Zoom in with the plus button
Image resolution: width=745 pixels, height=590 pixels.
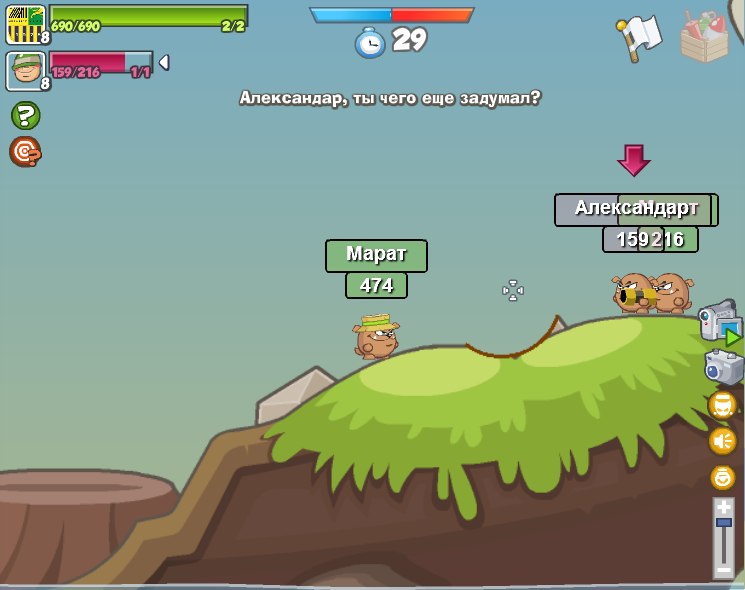[x=724, y=508]
